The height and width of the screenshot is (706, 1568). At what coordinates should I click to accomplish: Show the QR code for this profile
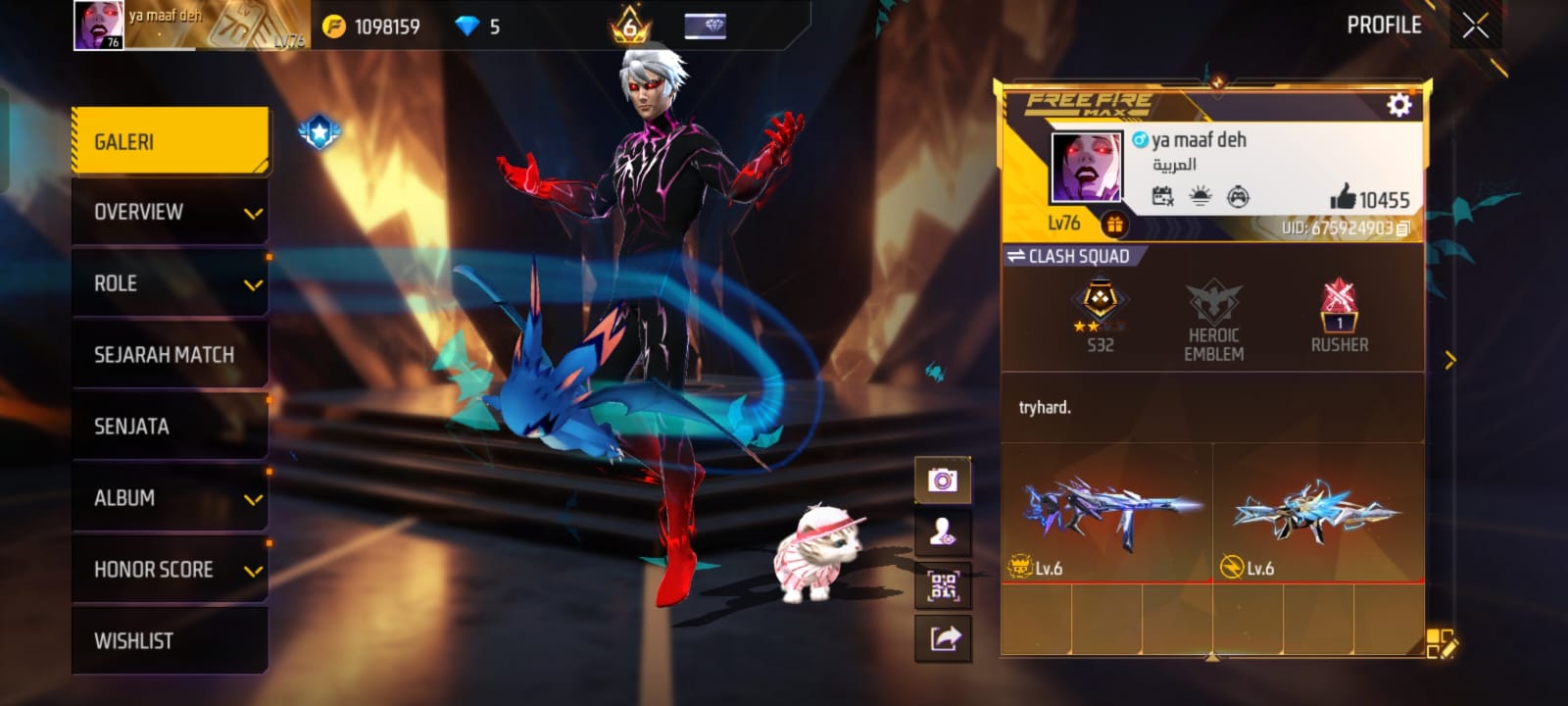[943, 586]
